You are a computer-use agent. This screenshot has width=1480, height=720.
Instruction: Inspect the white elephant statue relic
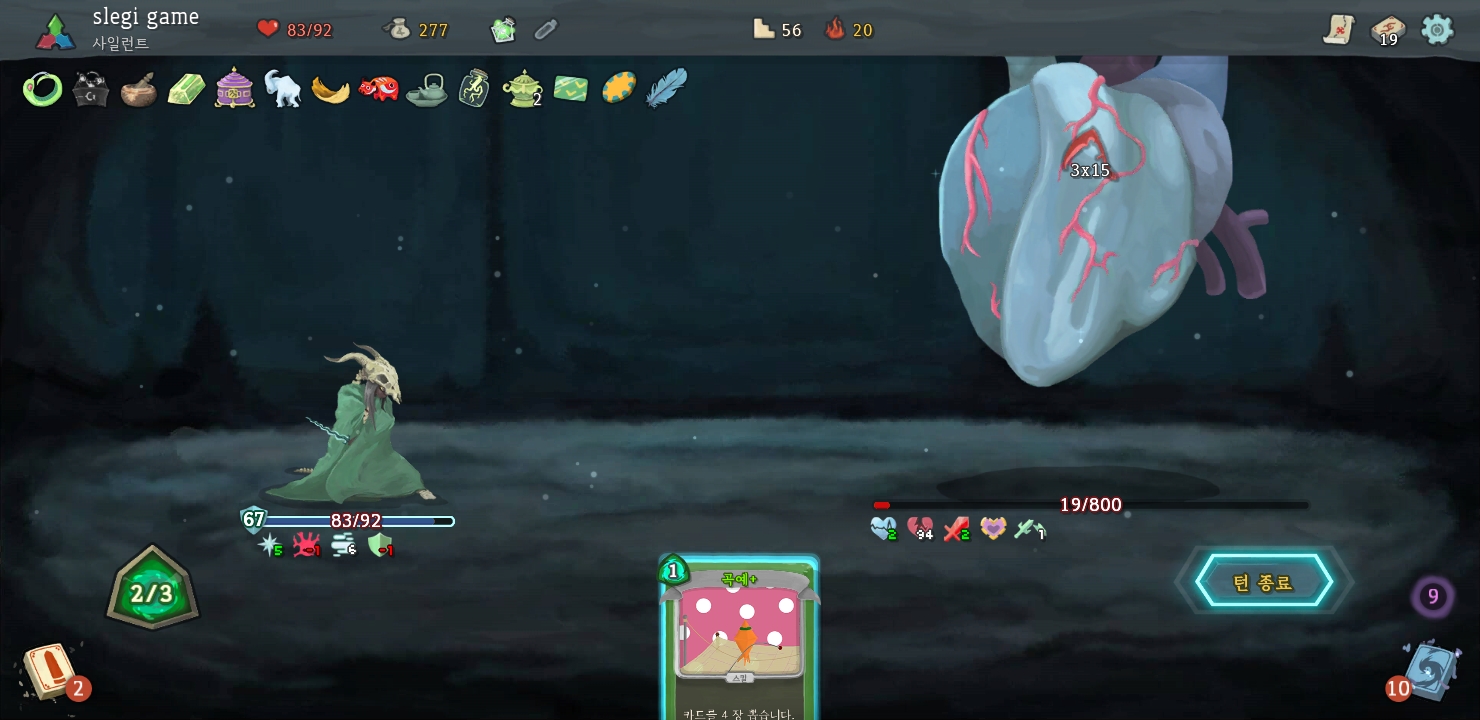pyautogui.click(x=282, y=89)
